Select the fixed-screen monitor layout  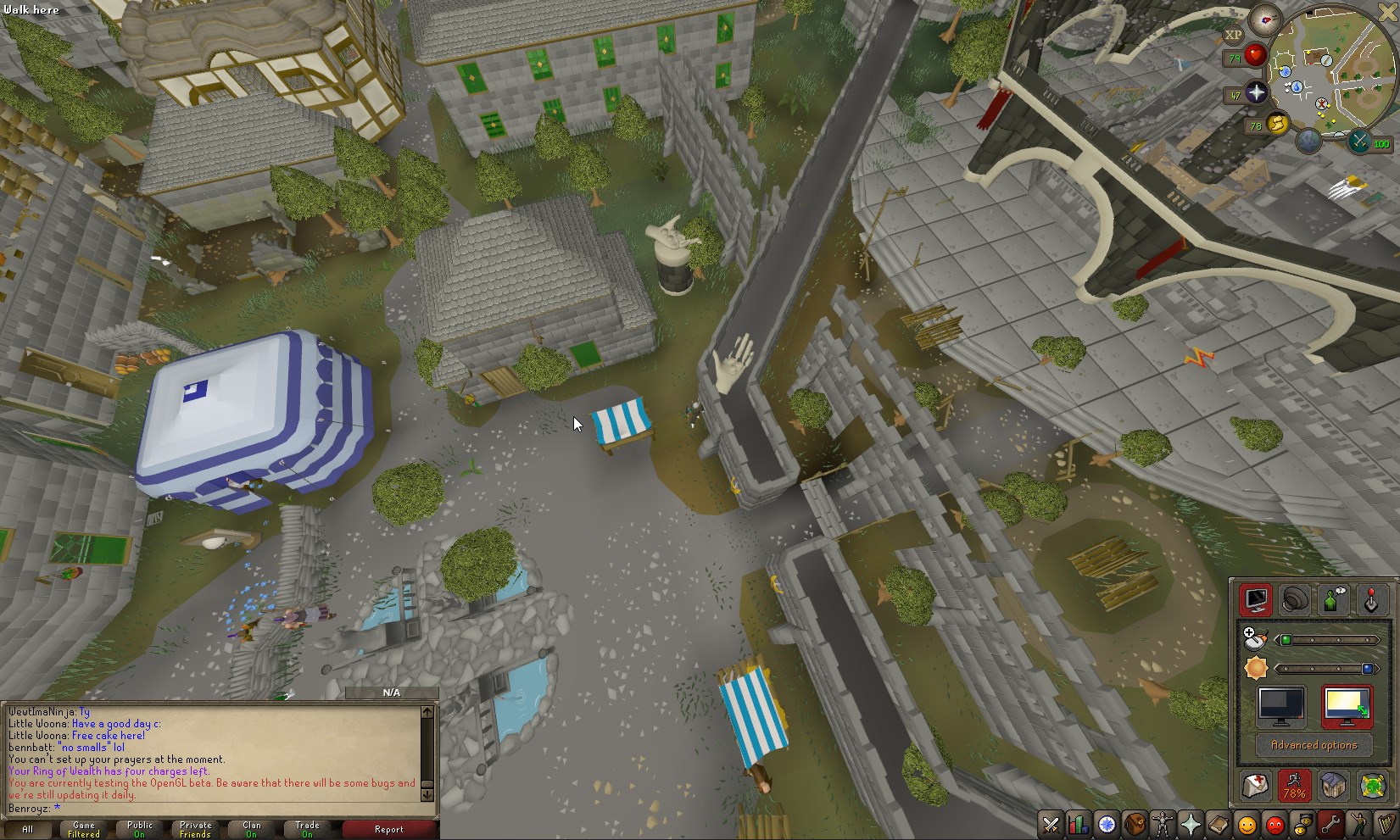[x=1280, y=706]
